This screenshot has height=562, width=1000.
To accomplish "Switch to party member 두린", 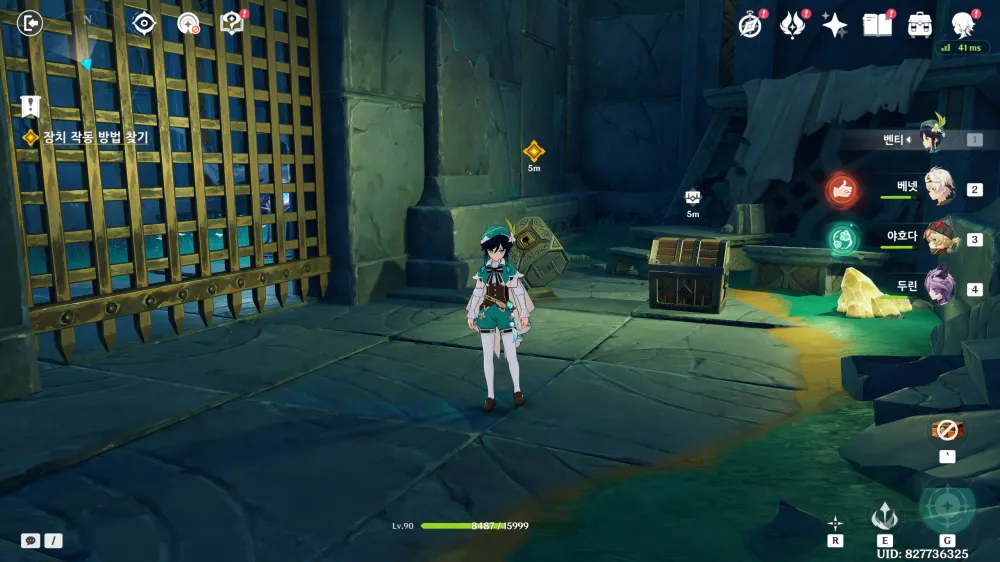I will (938, 286).
